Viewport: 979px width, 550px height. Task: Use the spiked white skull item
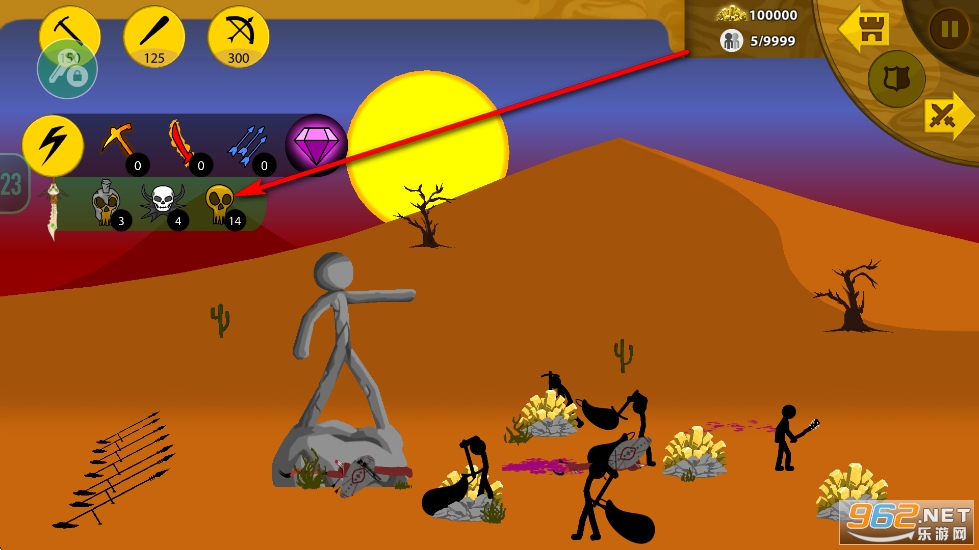tap(163, 203)
